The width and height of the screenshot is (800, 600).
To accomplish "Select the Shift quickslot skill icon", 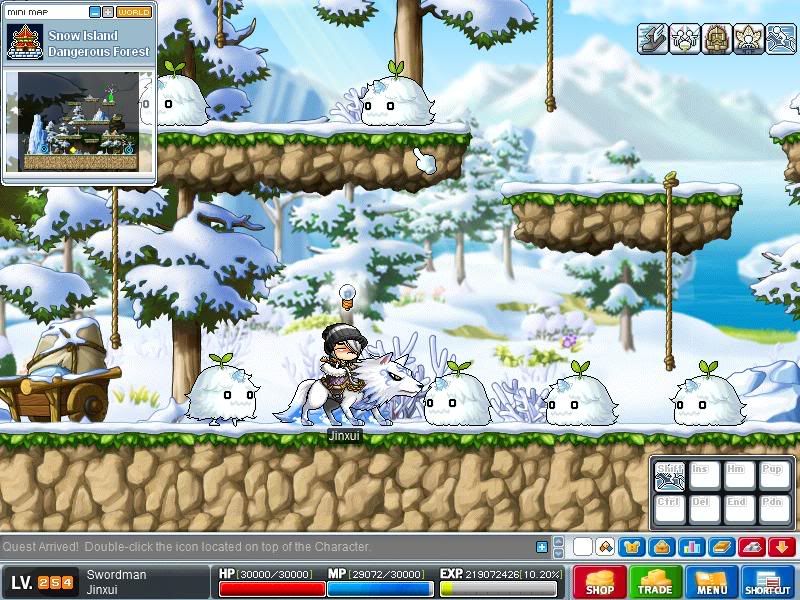I will pyautogui.click(x=669, y=476).
